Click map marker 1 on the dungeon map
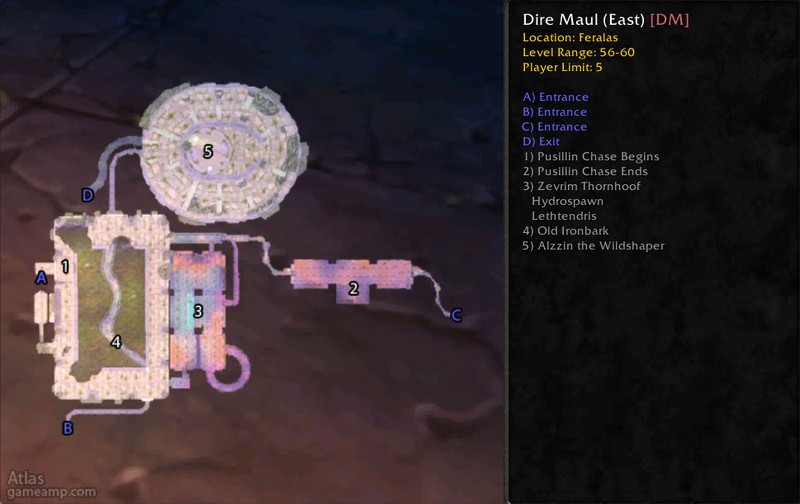The image size is (800, 504). [65, 267]
